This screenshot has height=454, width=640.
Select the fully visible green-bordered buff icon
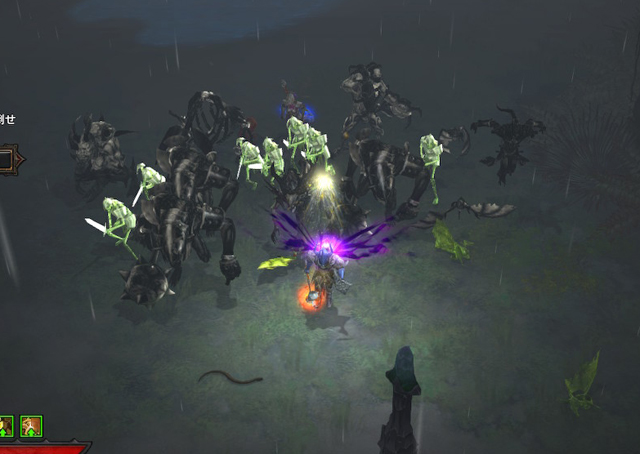(31, 426)
